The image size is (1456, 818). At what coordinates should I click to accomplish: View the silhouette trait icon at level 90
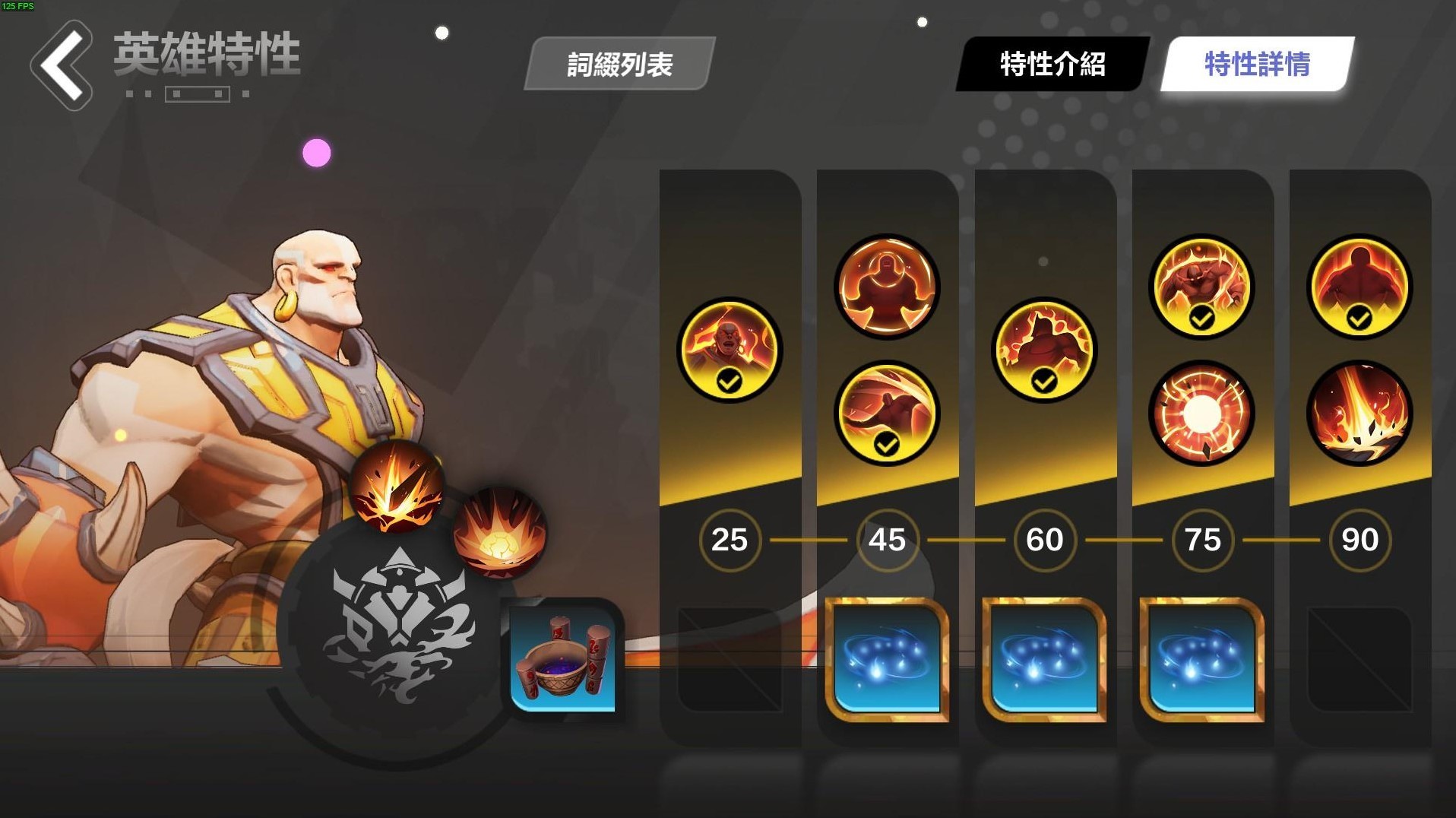(1357, 287)
